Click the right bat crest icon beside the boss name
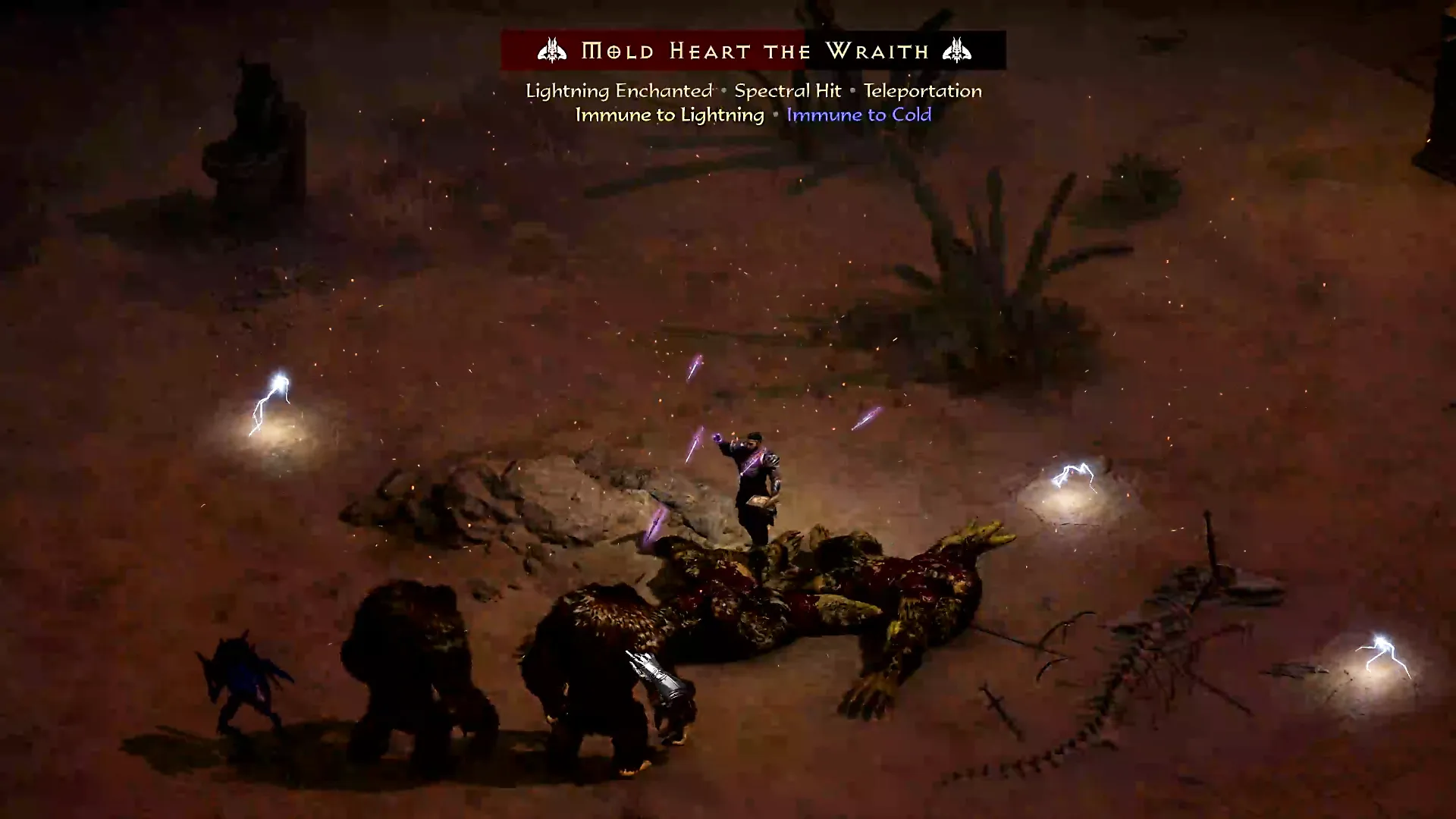 tap(957, 51)
